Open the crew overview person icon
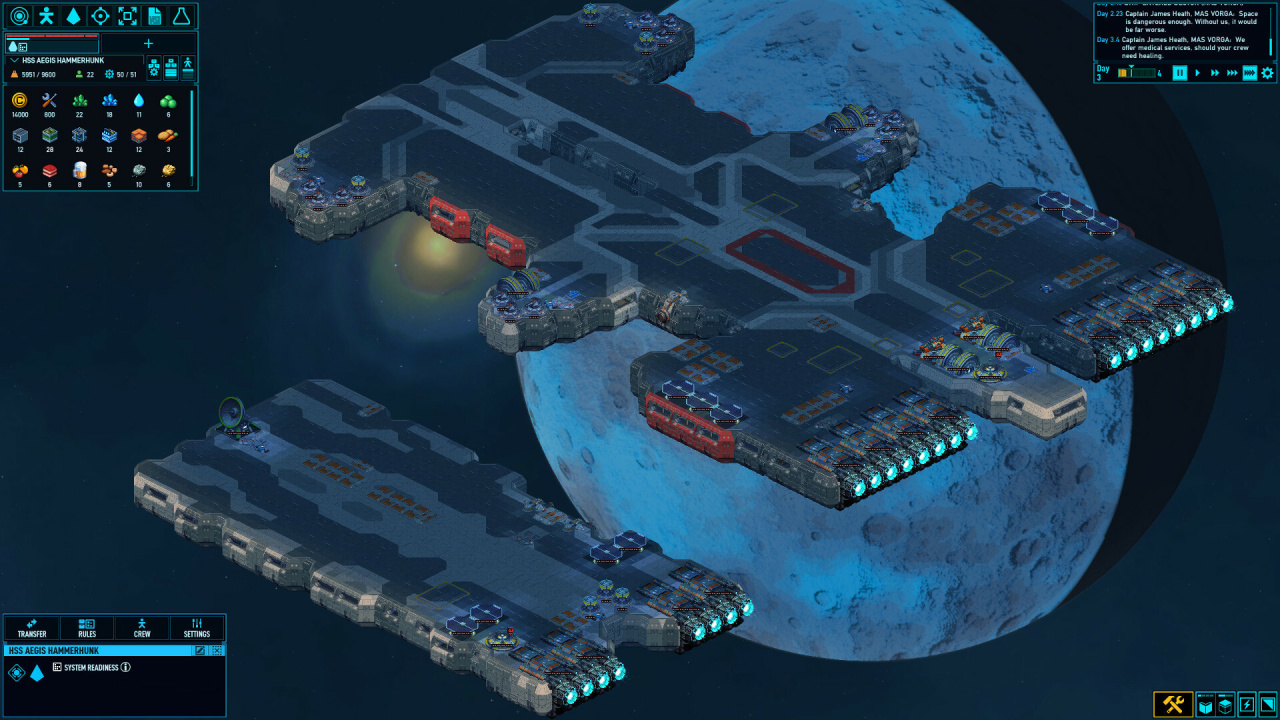 (x=46, y=16)
